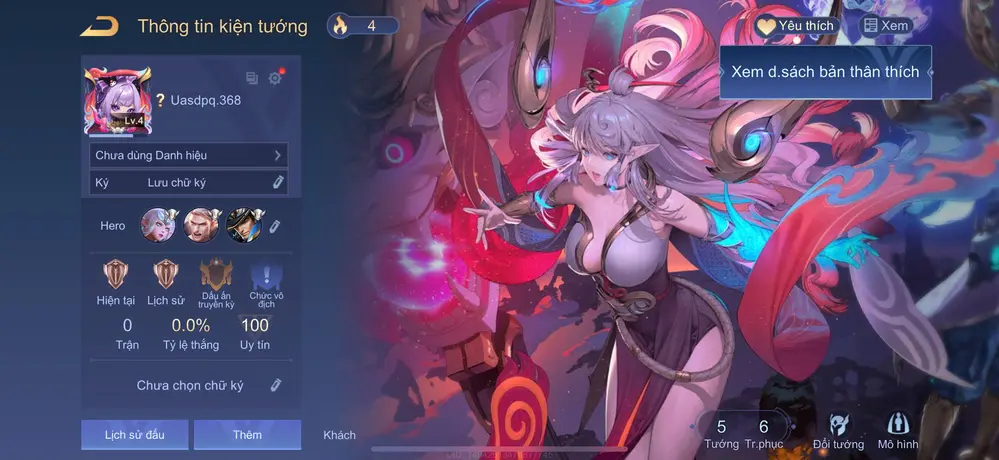Go back using the arrow button
Viewport: 999px width, 460px height.
pos(98,26)
